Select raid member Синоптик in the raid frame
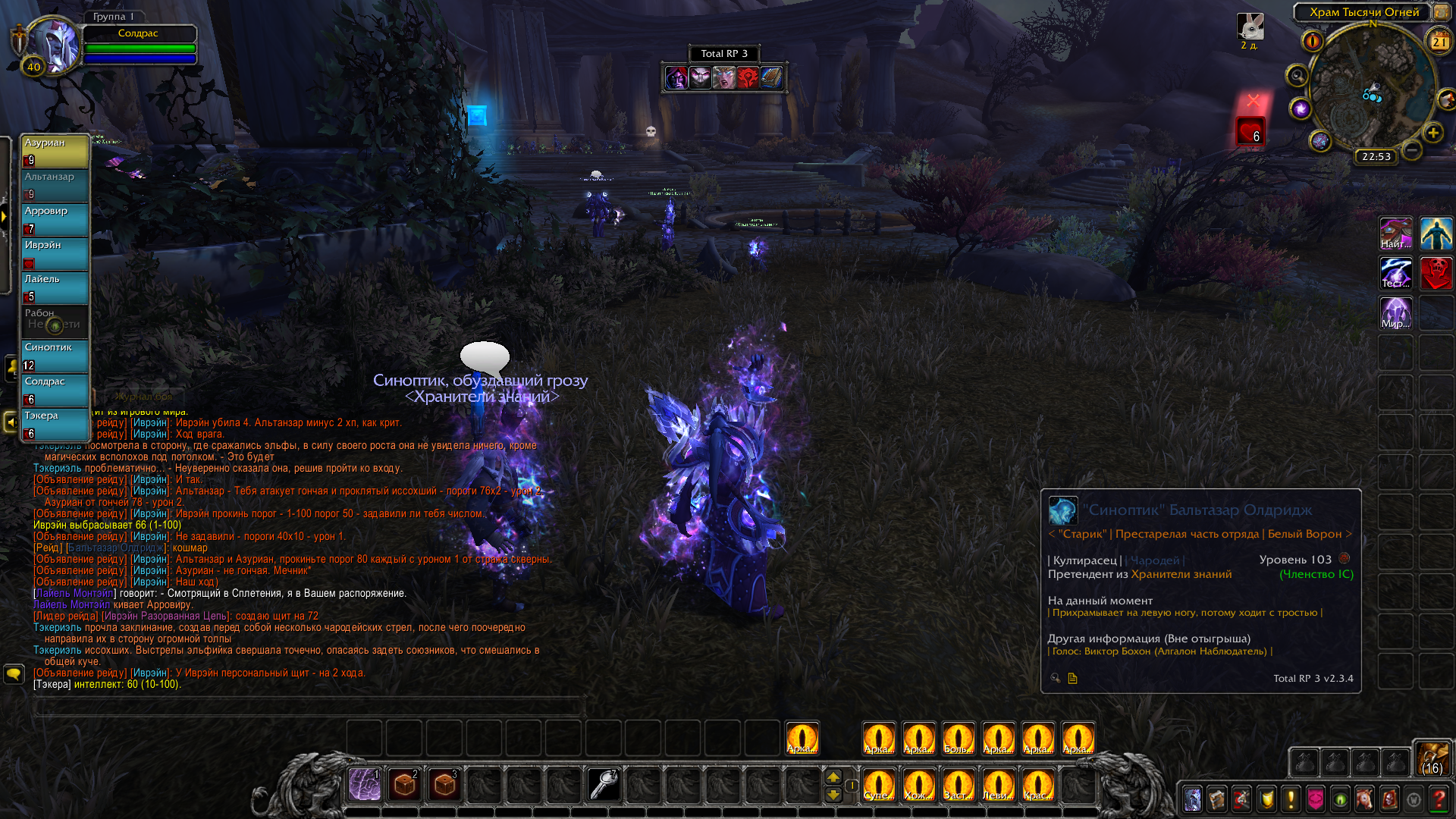The image size is (1456, 819). 55,356
